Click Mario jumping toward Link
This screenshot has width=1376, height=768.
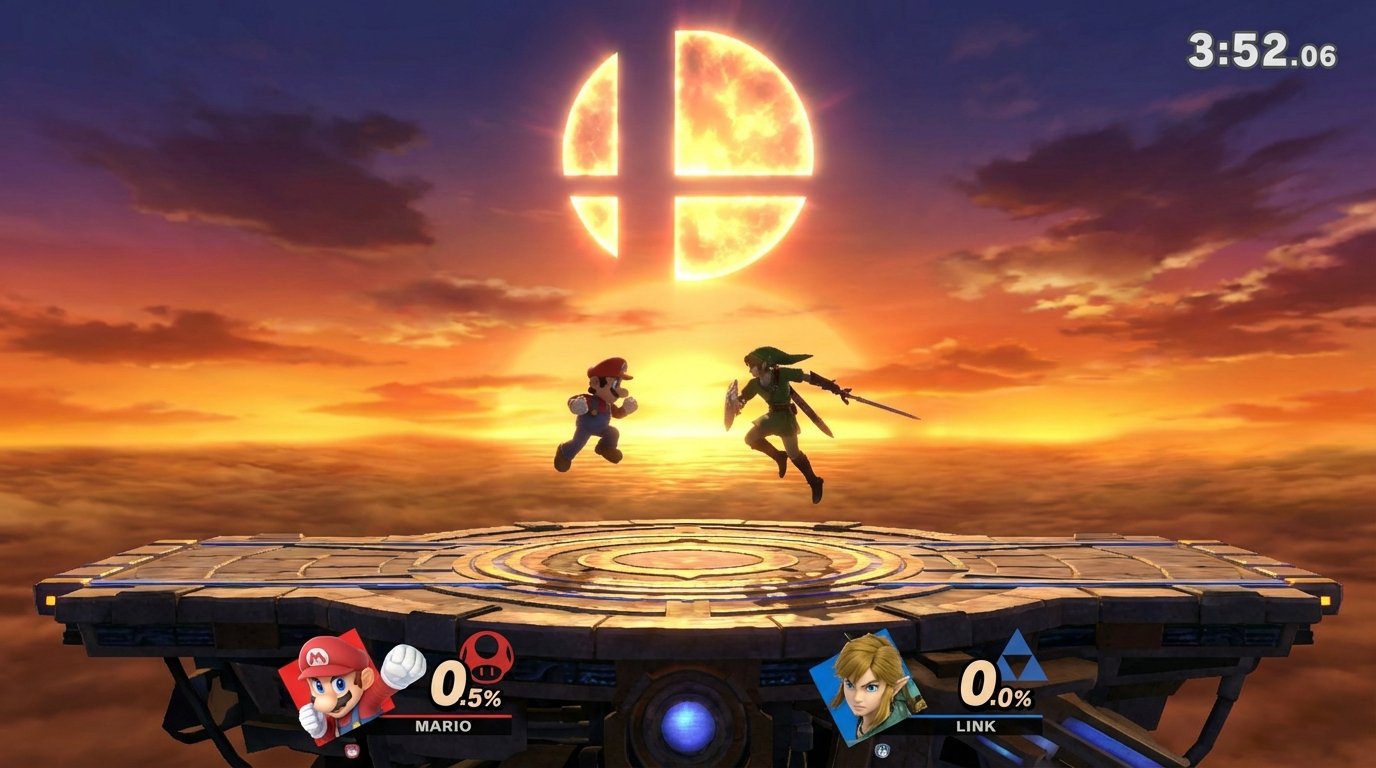click(x=597, y=415)
